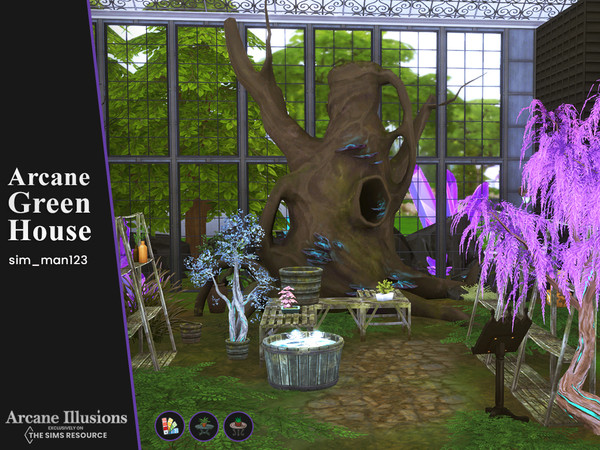Choose the plant on pink table icon
Image resolution: width=600 pixels, height=450 pixels.
click(238, 426)
